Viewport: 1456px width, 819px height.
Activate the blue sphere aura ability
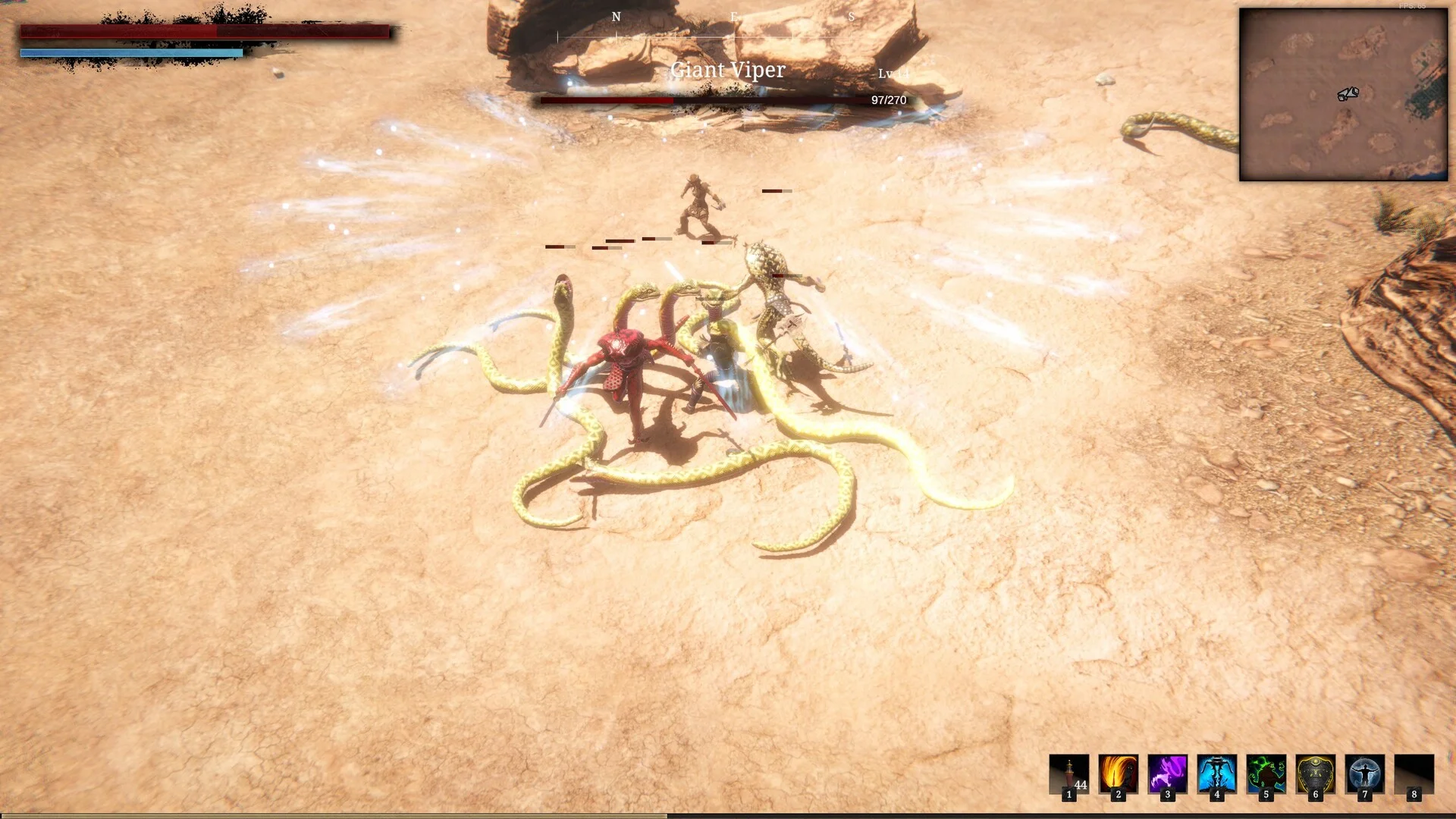click(x=1364, y=774)
